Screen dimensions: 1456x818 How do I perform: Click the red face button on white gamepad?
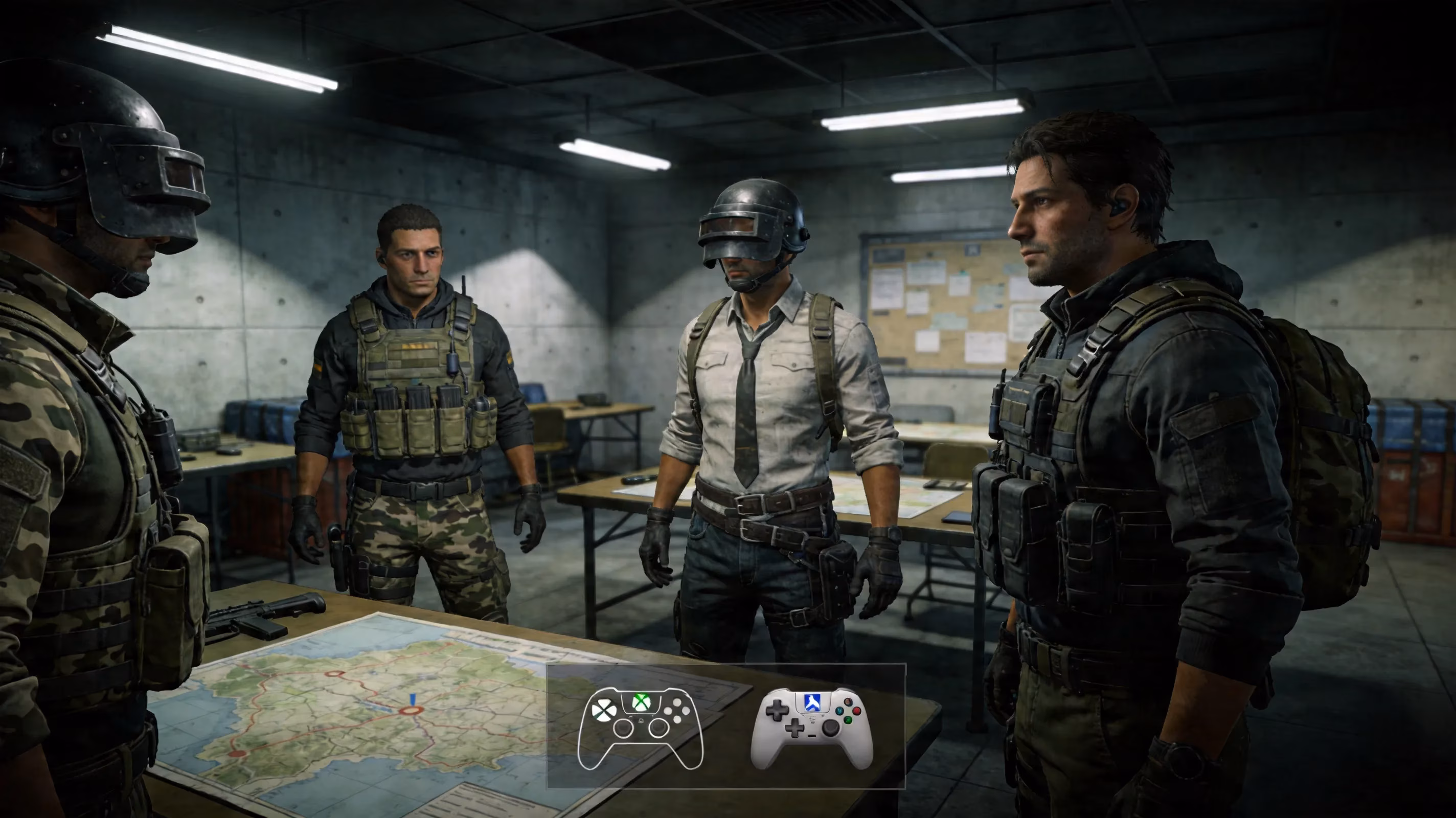pos(856,711)
